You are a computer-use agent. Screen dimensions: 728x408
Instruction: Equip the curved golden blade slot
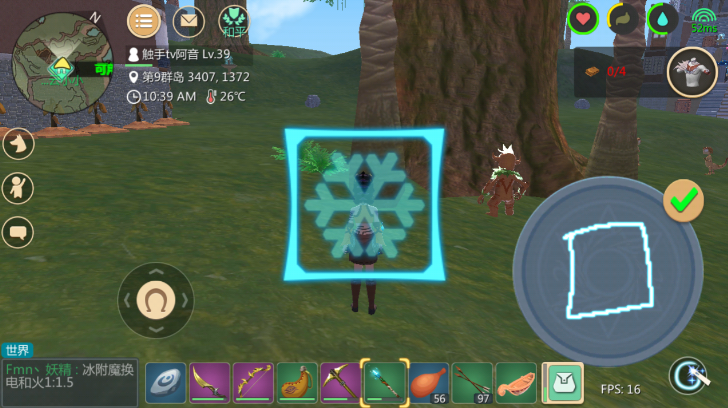point(209,383)
